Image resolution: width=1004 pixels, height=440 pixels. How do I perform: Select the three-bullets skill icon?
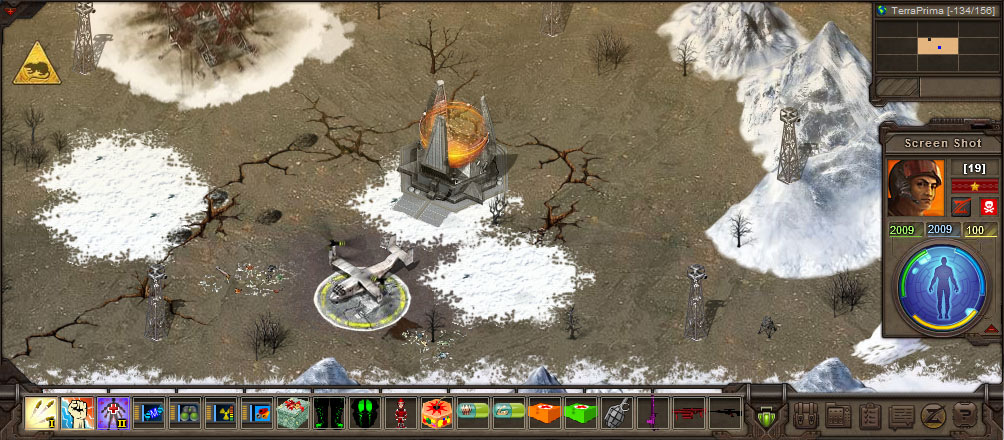click(40, 411)
